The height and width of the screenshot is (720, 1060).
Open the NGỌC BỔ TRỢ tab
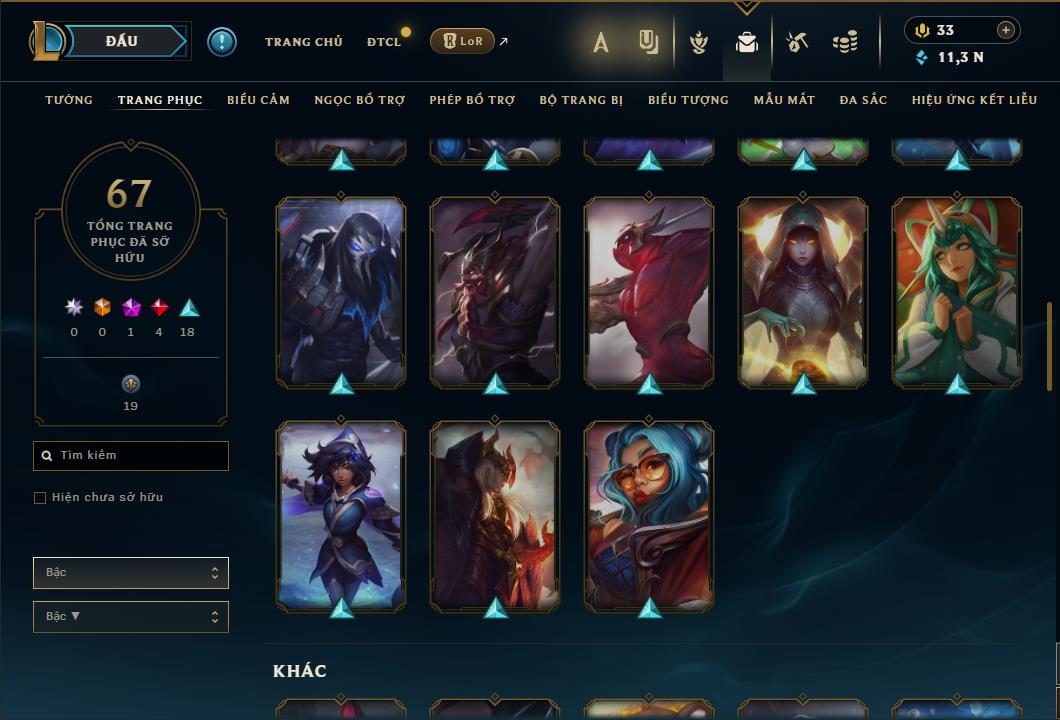click(360, 100)
